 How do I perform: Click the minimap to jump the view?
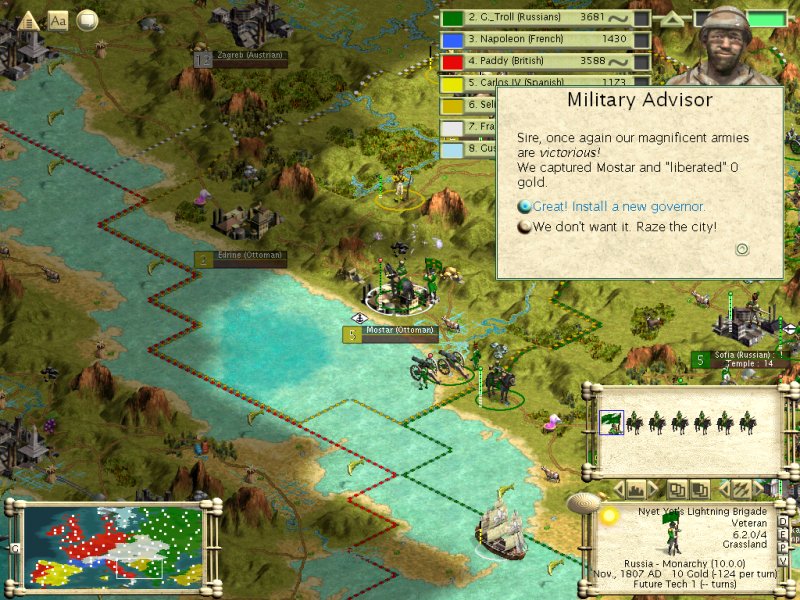[x=110, y=542]
